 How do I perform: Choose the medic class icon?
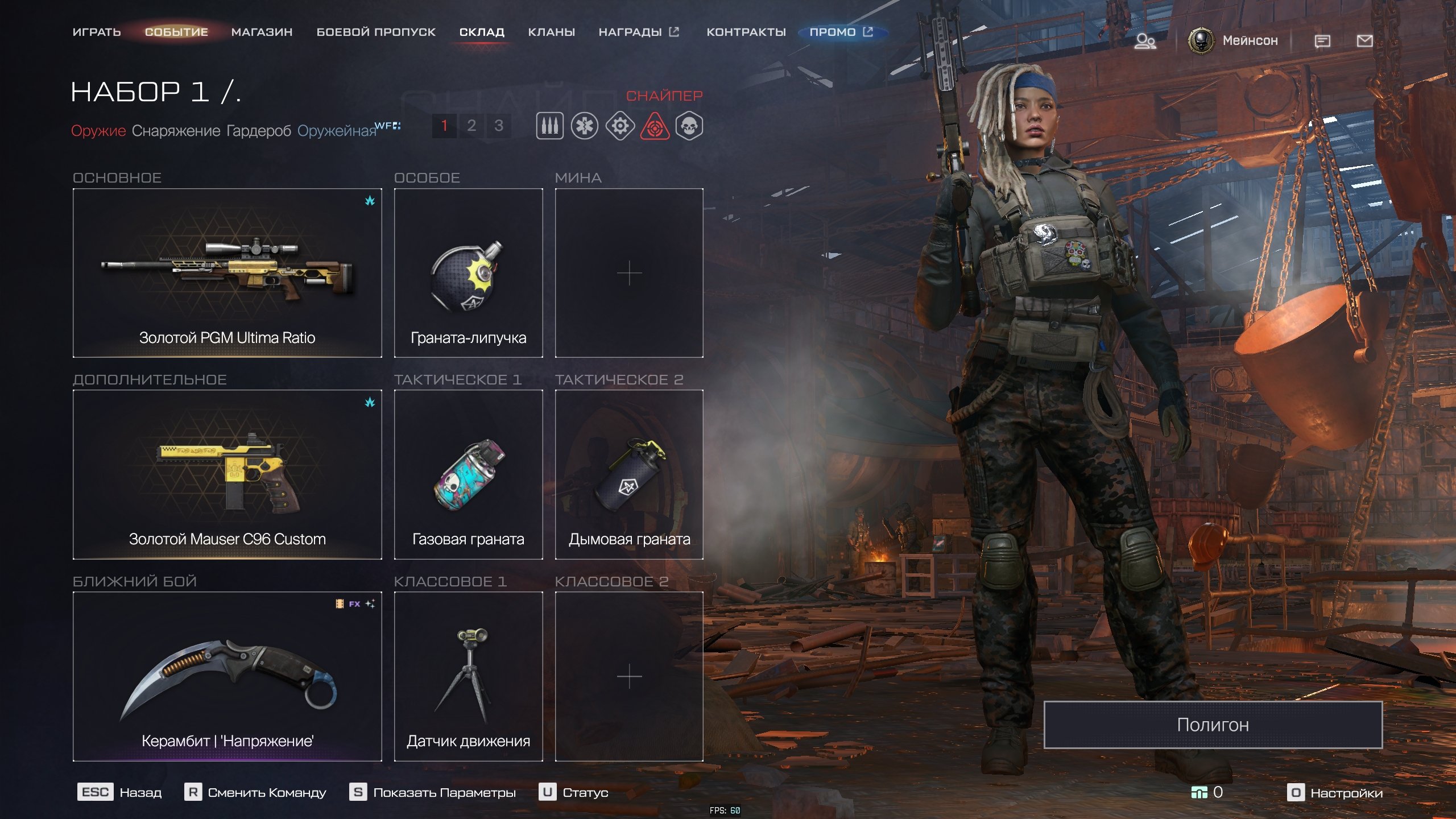[x=585, y=126]
